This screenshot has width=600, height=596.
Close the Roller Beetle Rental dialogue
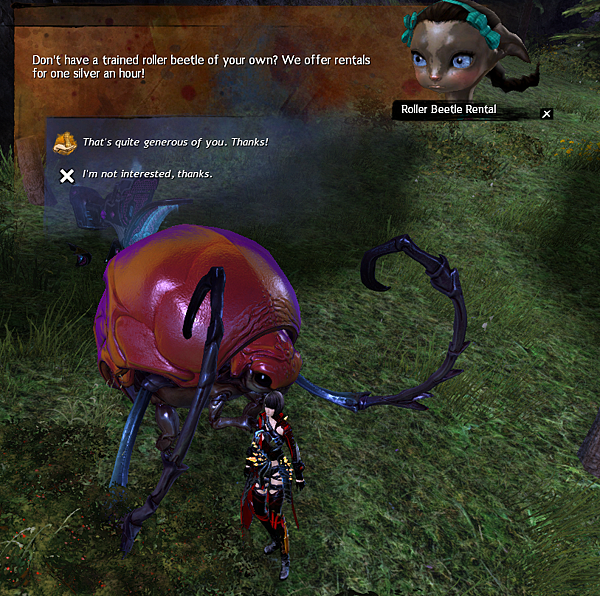546,114
